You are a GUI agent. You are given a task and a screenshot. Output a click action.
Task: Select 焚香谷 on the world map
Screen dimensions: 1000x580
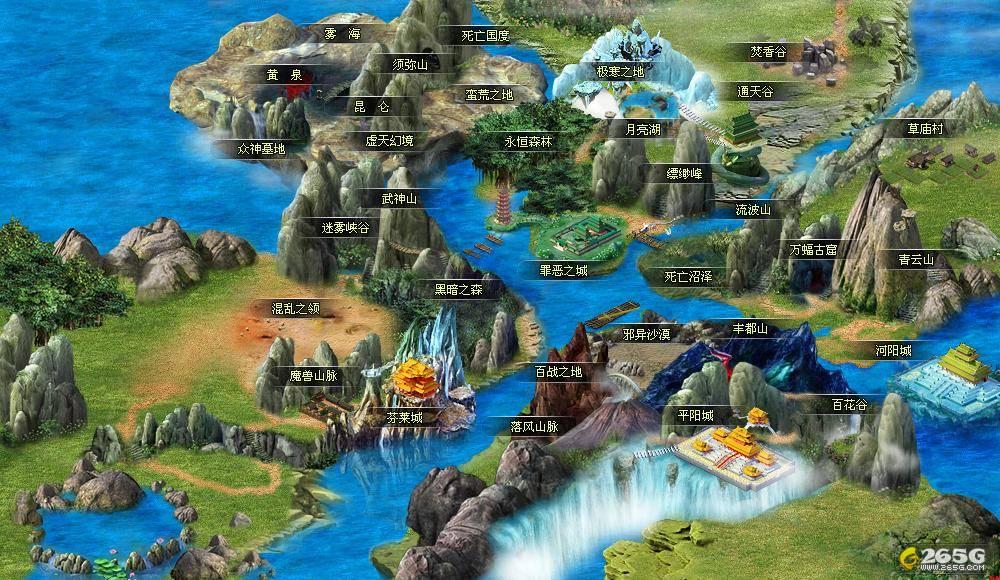coord(769,51)
